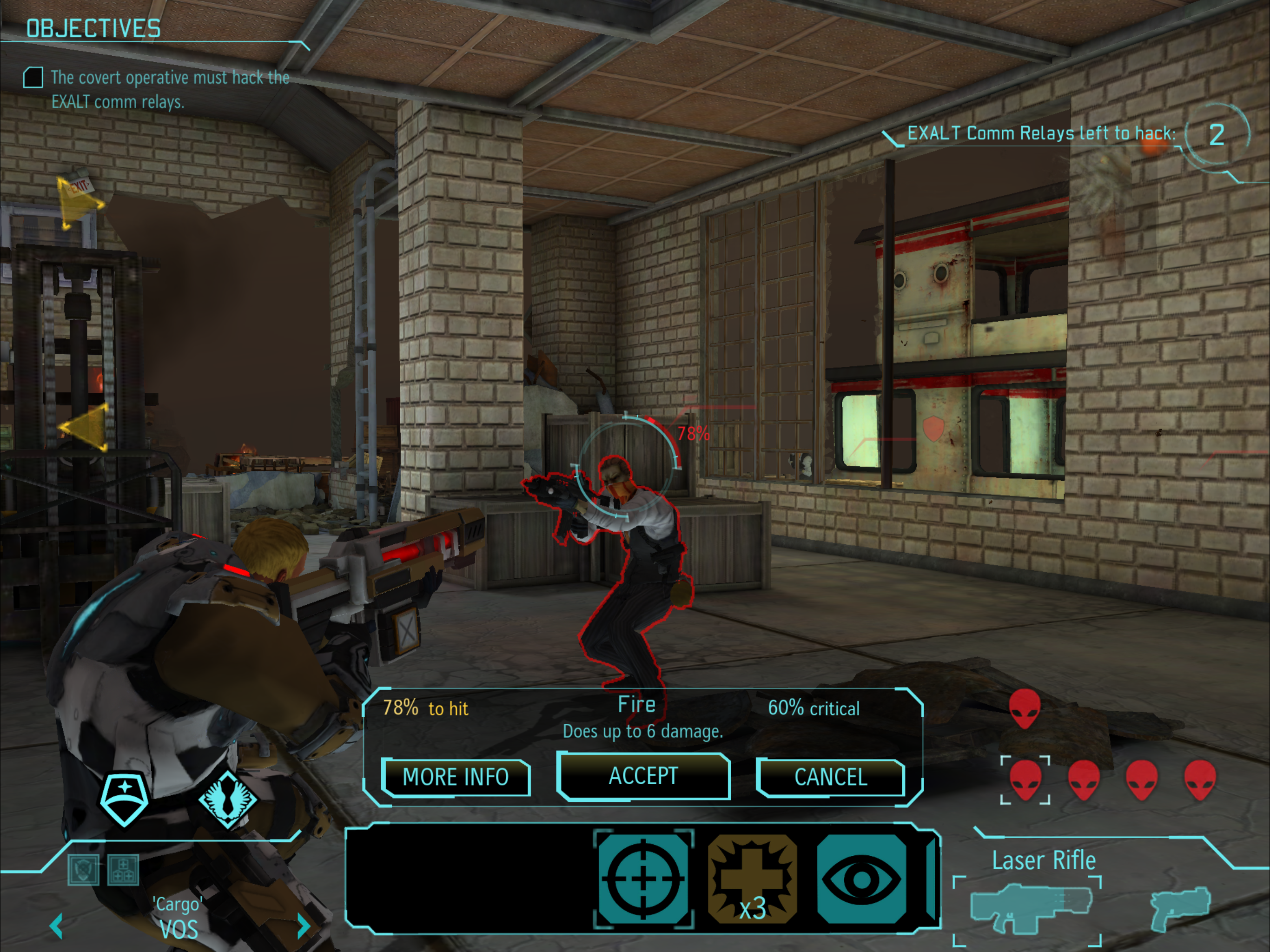The width and height of the screenshot is (1270, 952).
Task: Cancel the Fire action
Action: (830, 777)
